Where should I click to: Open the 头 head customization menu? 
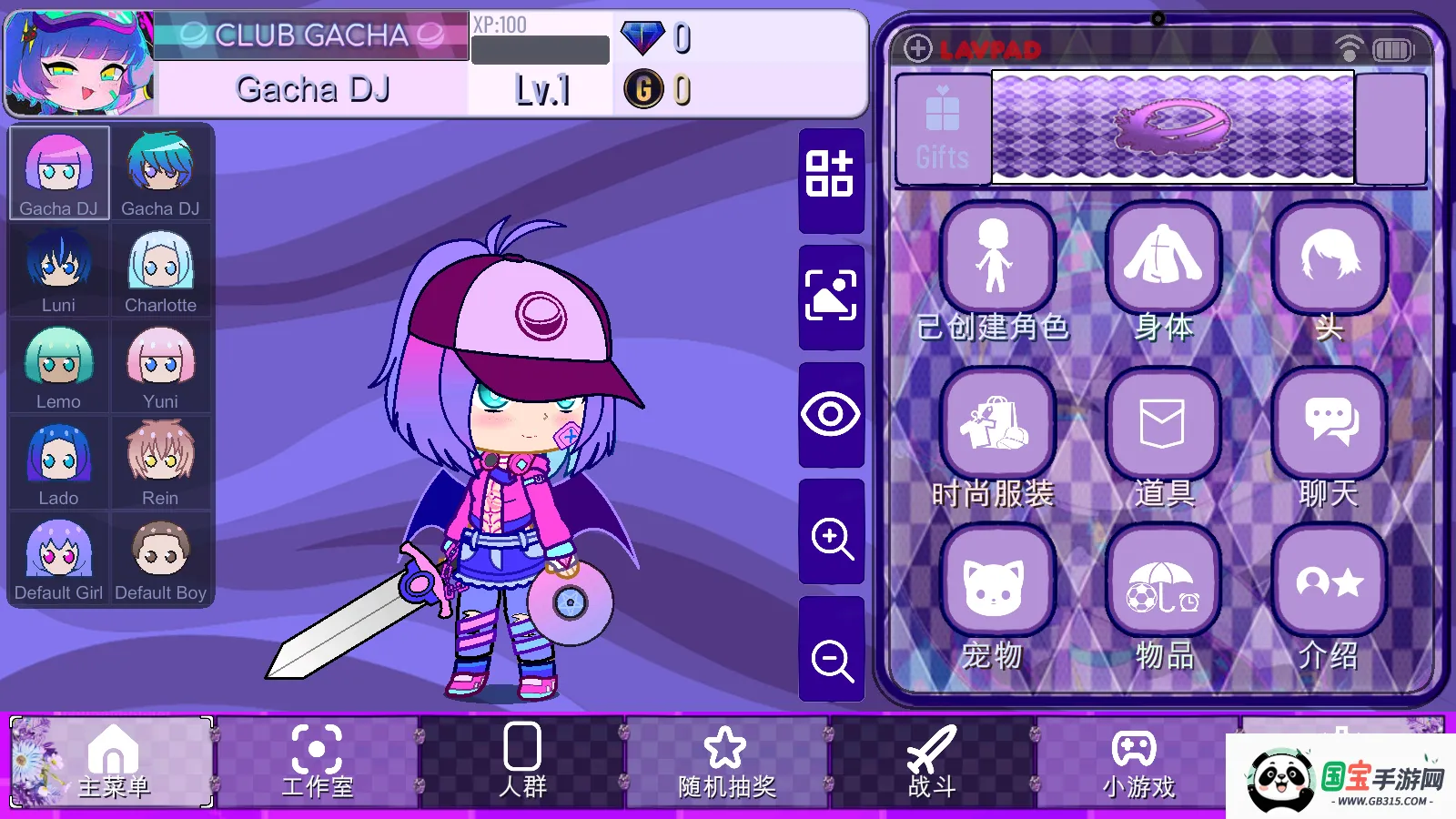pos(1330,259)
